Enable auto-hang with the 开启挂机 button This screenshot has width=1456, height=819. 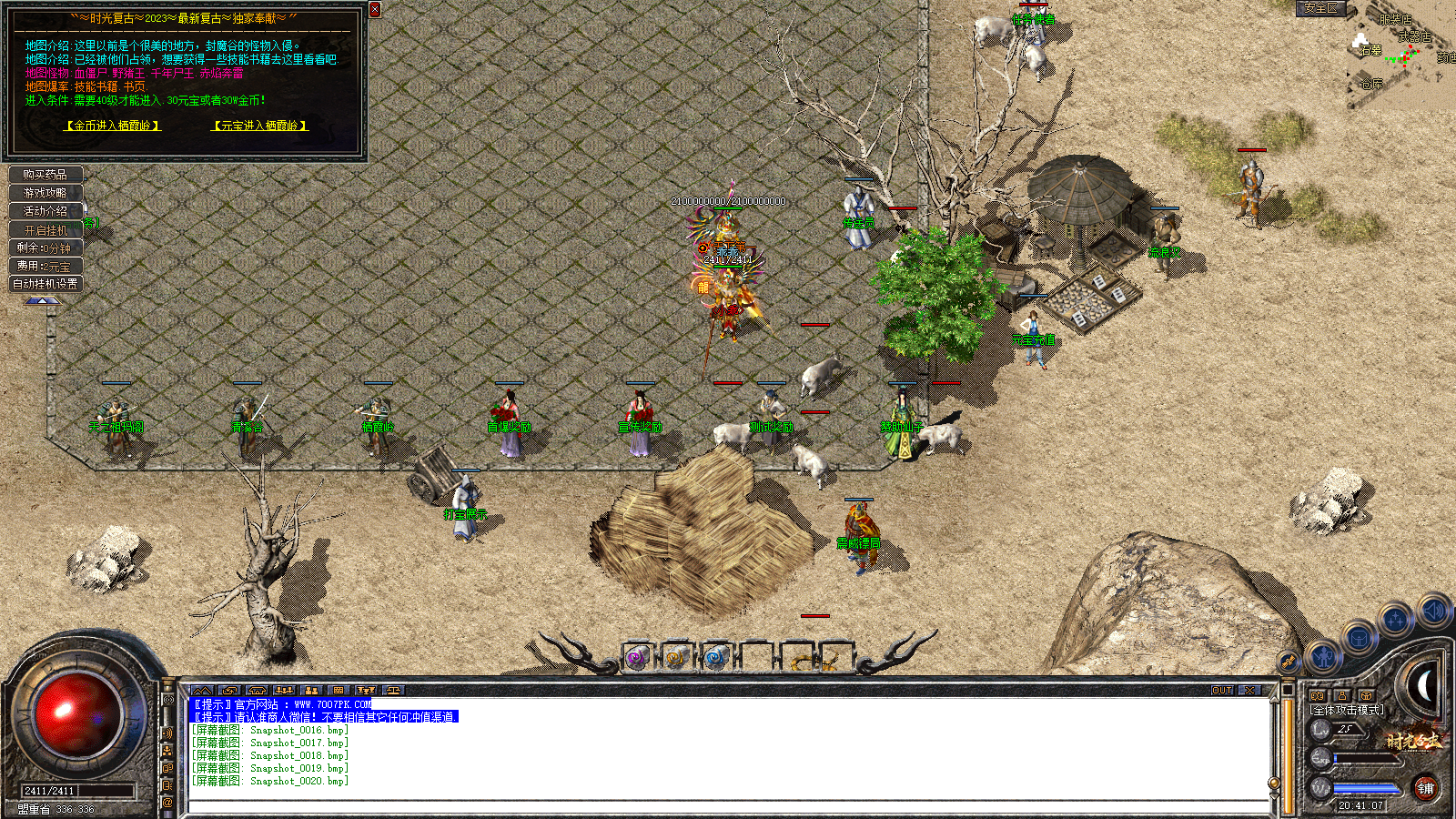pyautogui.click(x=44, y=229)
